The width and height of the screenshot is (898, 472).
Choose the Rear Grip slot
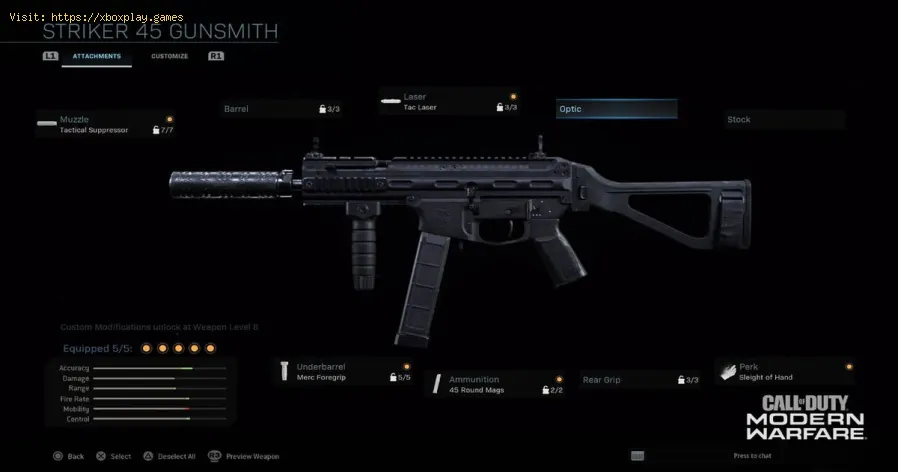coord(640,380)
